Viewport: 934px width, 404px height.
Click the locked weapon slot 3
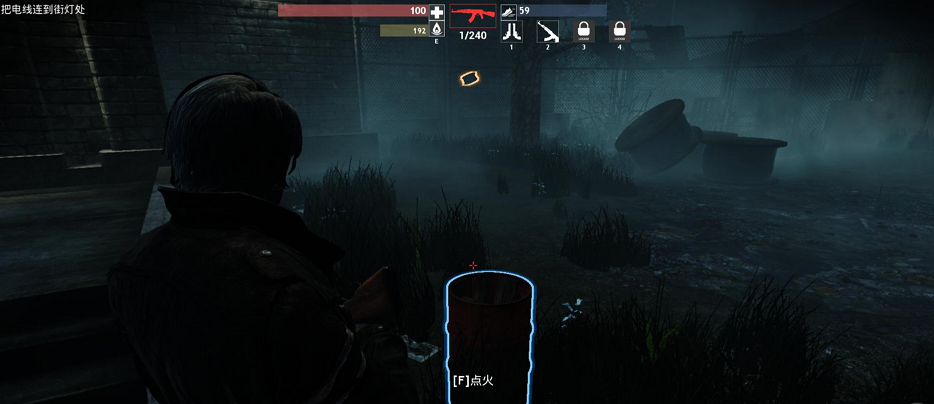tap(584, 31)
